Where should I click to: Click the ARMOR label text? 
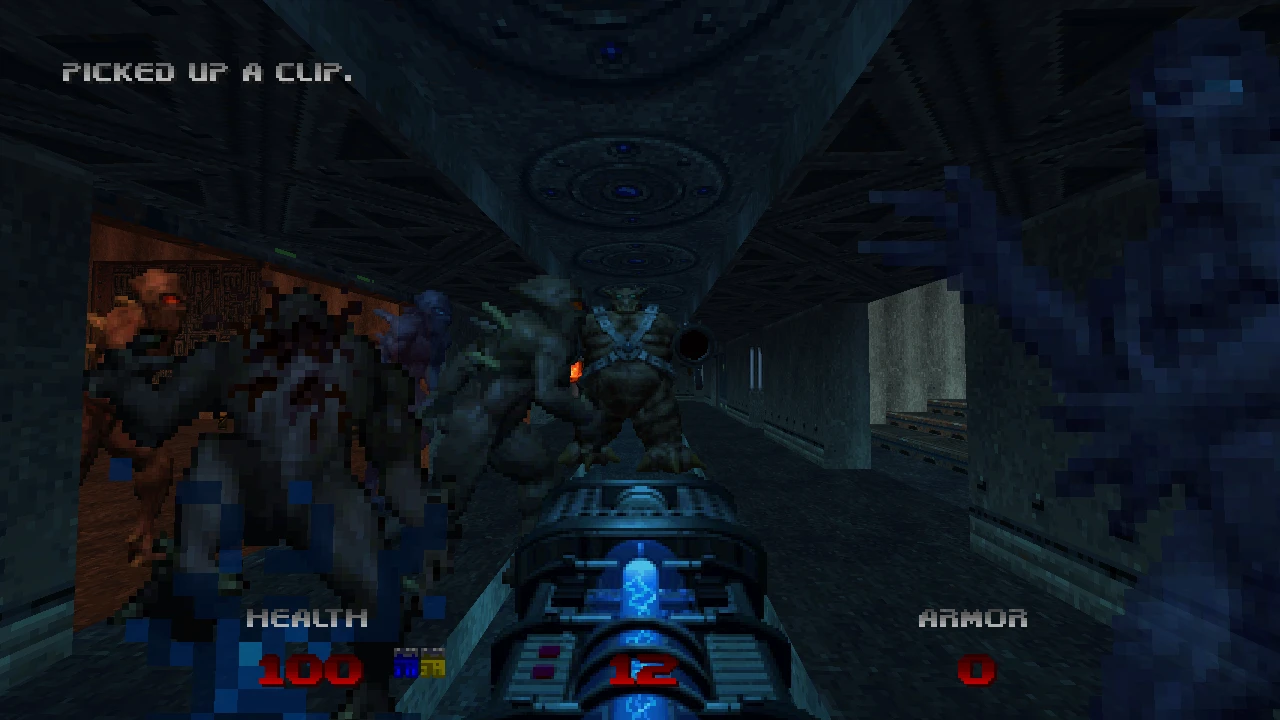tap(972, 619)
